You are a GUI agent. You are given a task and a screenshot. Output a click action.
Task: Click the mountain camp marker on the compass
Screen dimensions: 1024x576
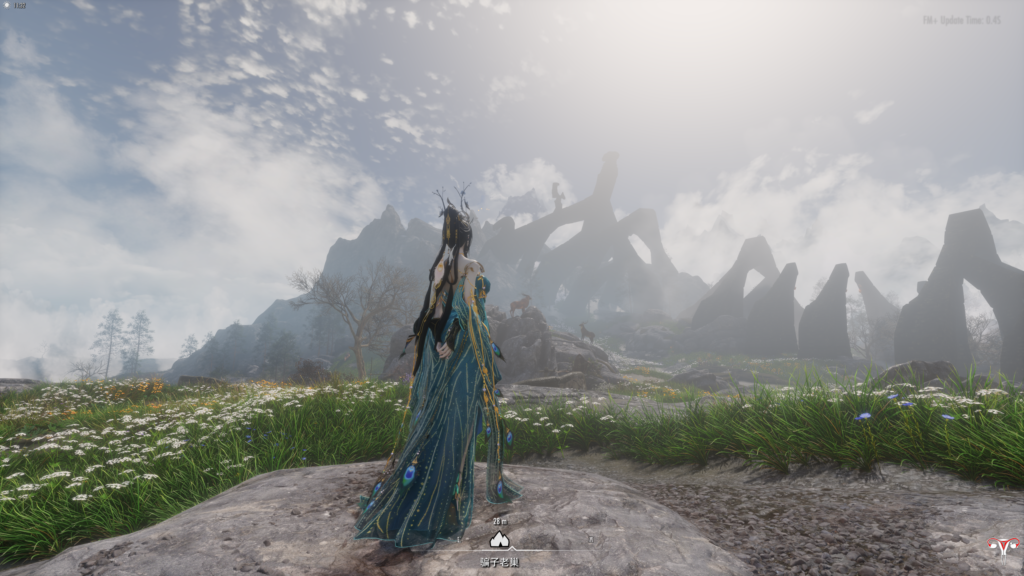tap(500, 539)
